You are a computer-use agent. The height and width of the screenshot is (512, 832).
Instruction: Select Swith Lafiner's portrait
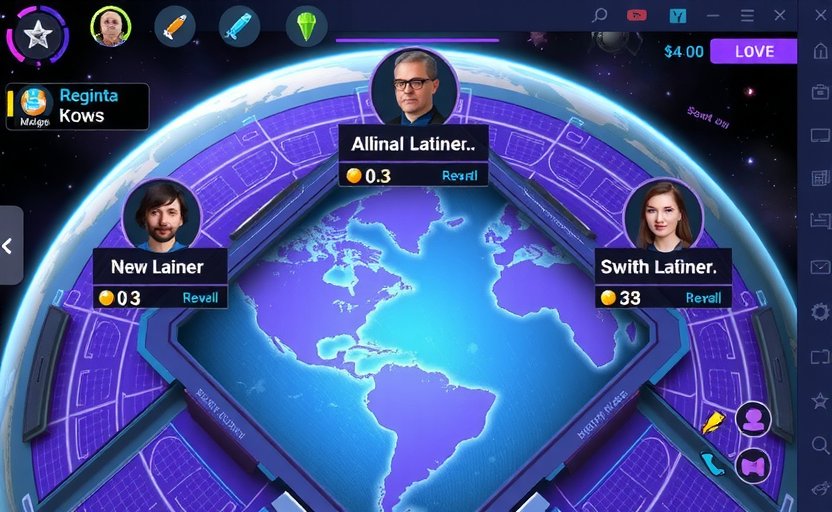coord(662,214)
